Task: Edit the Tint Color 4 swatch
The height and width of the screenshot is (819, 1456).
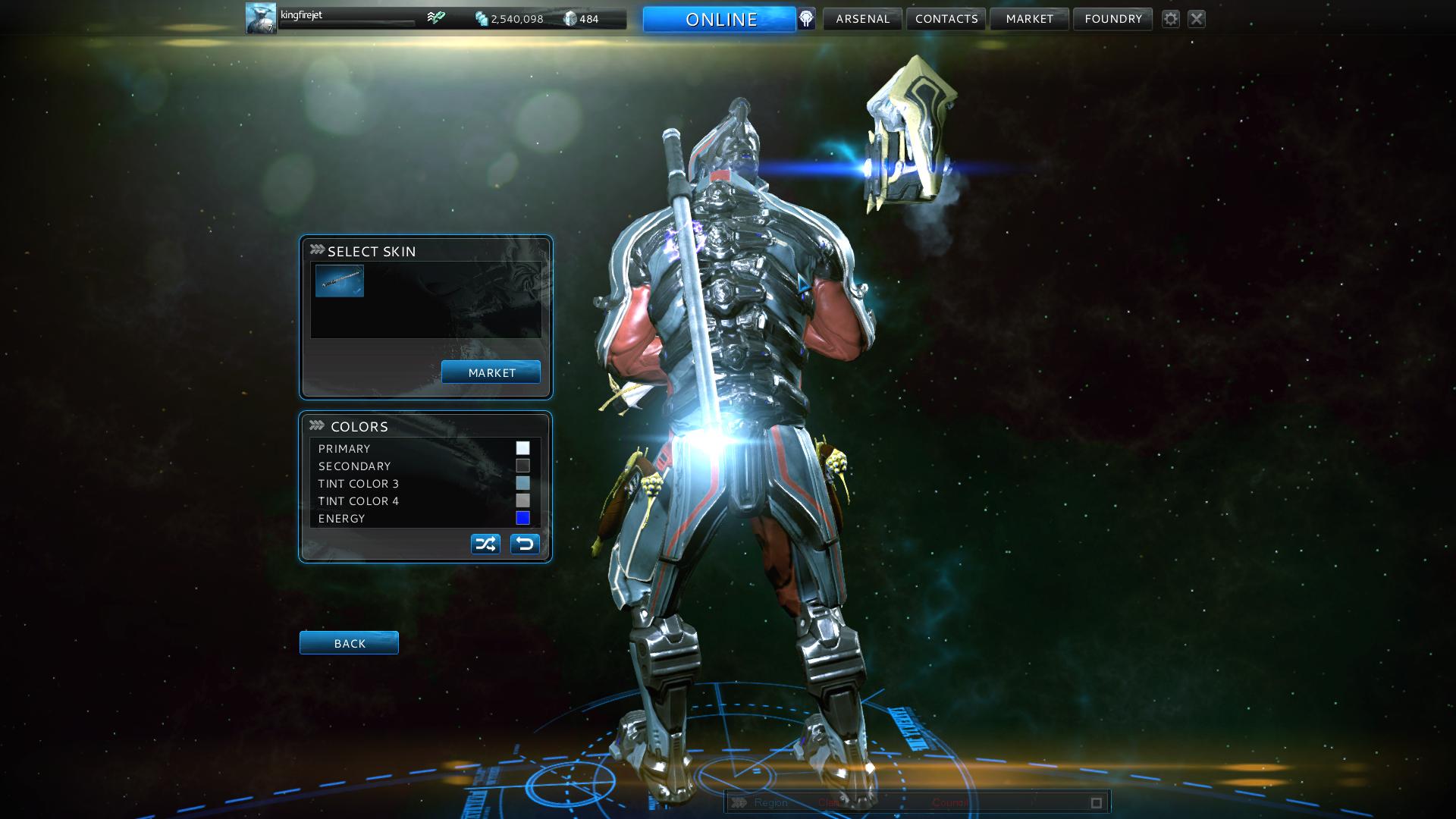Action: coord(522,500)
